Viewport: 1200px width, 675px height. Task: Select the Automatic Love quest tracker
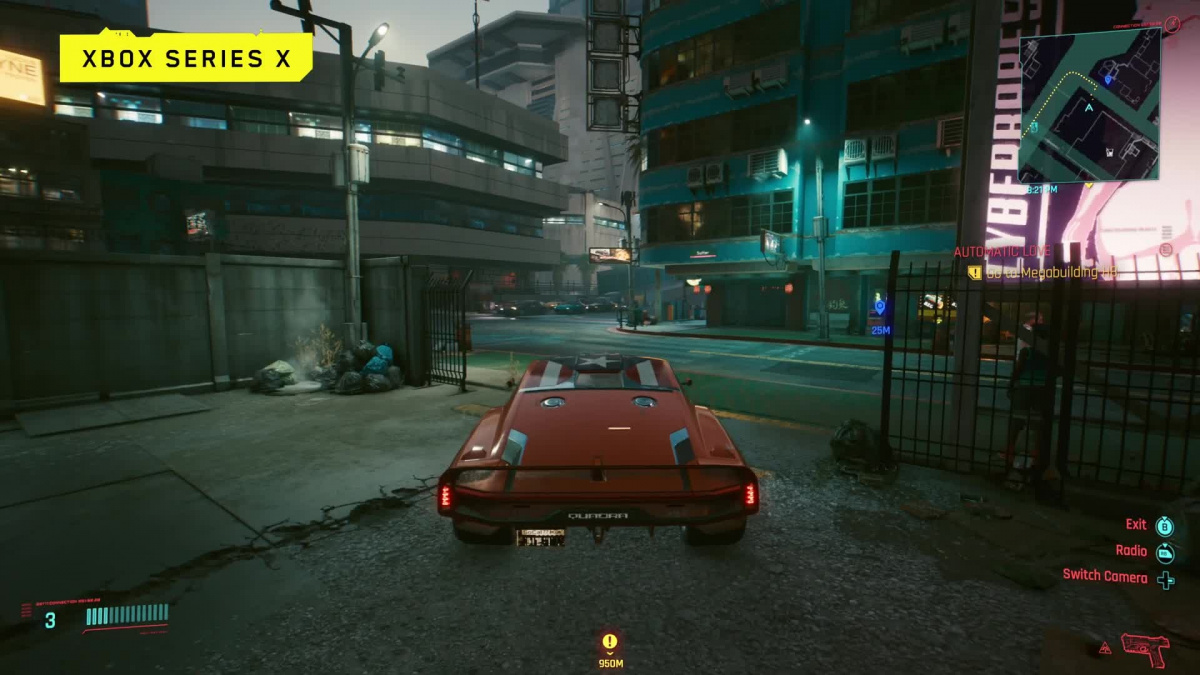(x=1003, y=252)
